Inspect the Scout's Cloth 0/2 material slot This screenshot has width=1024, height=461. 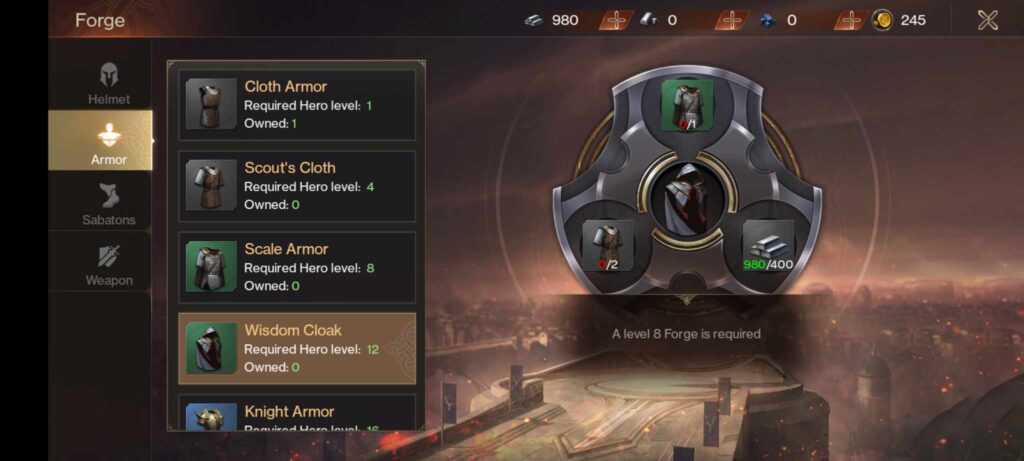tap(608, 246)
